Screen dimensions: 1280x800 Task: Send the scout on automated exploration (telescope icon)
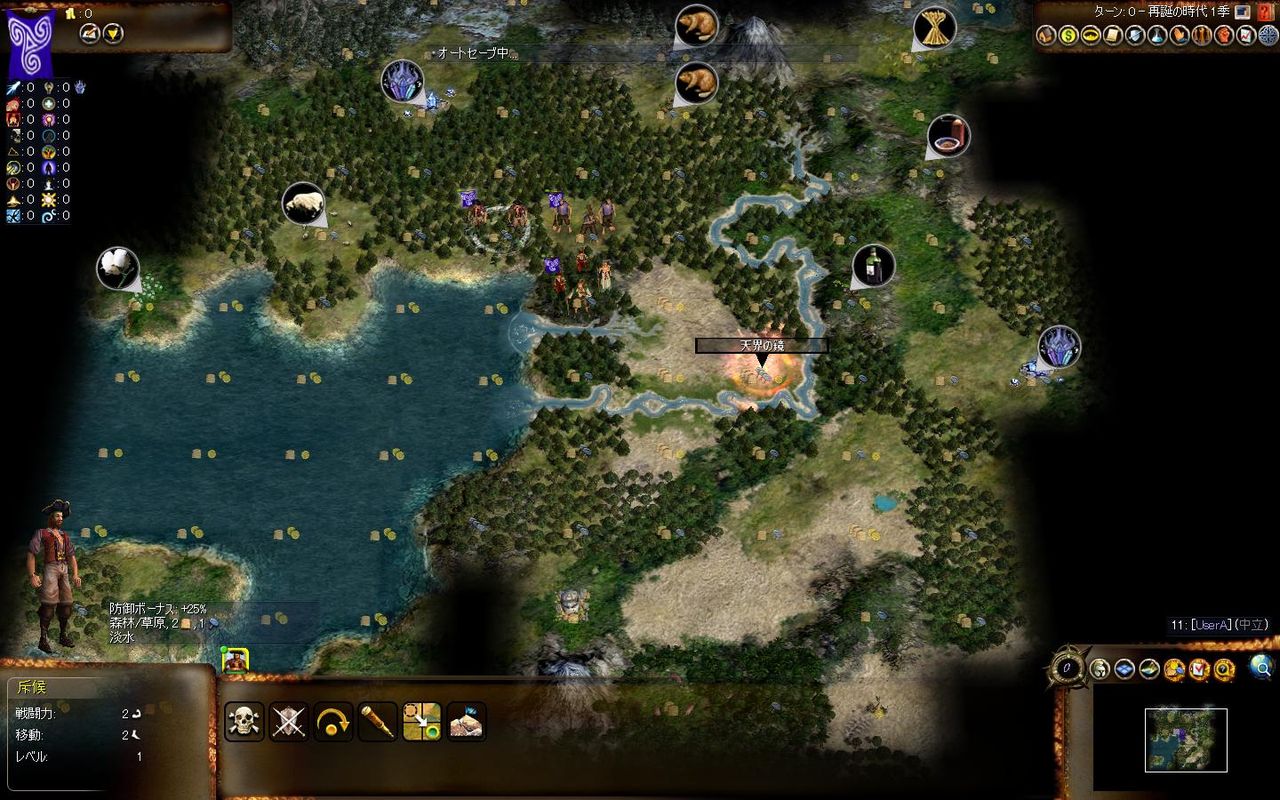point(377,722)
